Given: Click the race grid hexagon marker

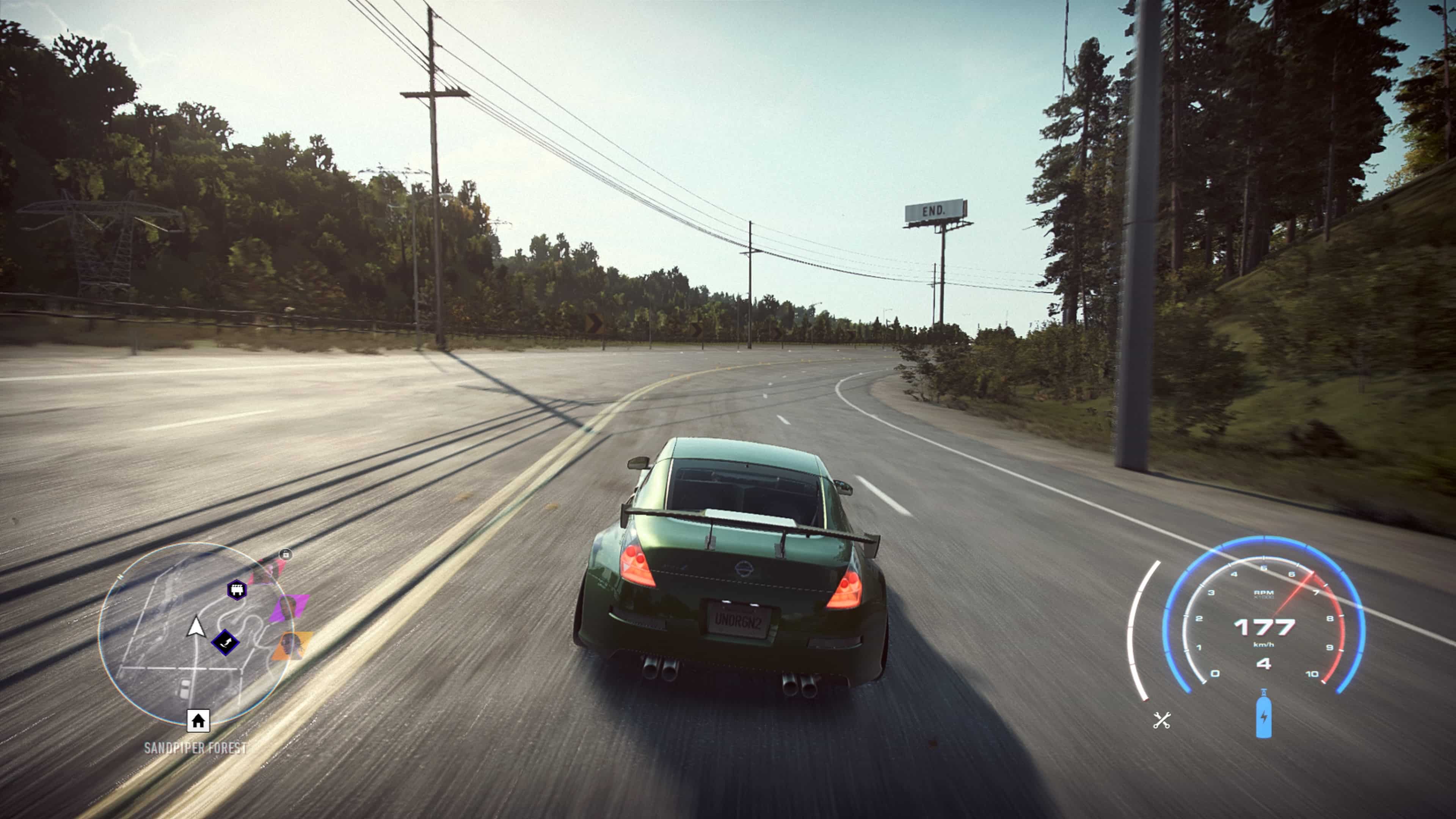Looking at the screenshot, I should [237, 590].
